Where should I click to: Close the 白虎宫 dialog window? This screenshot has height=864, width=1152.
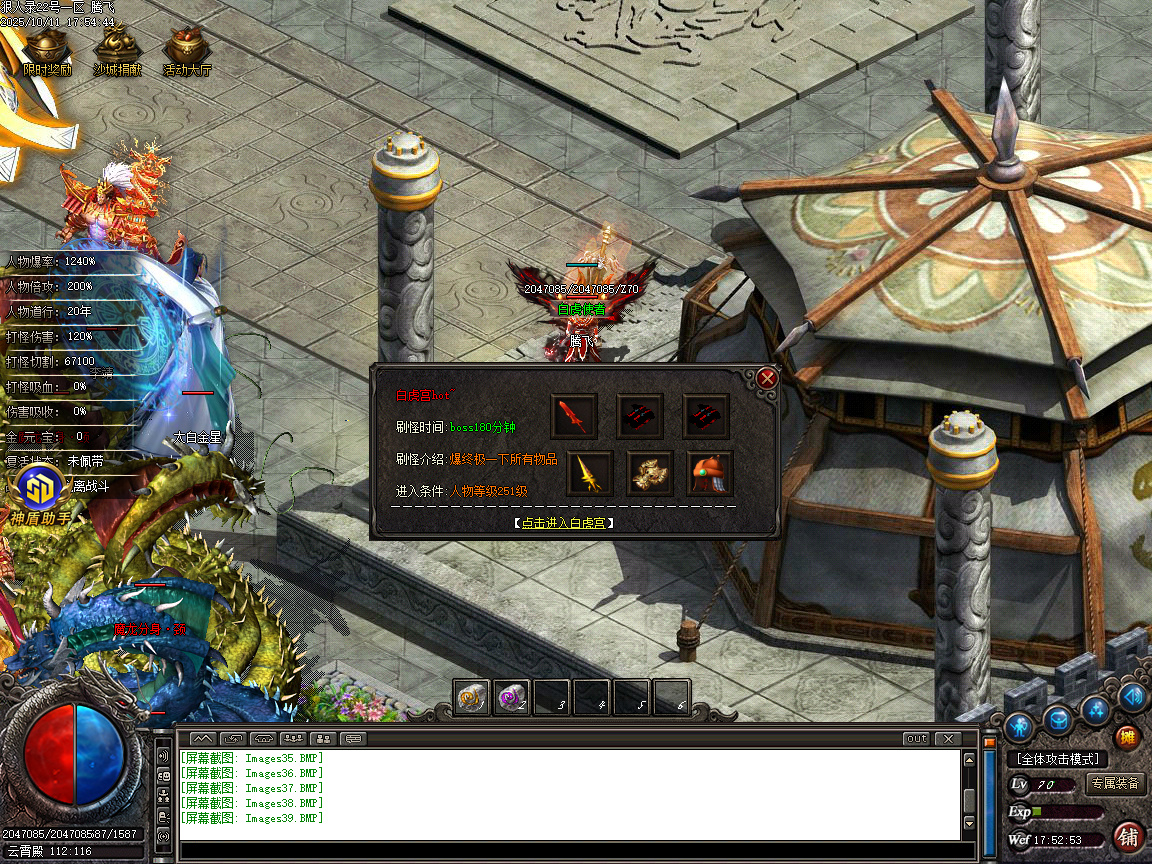point(767,378)
